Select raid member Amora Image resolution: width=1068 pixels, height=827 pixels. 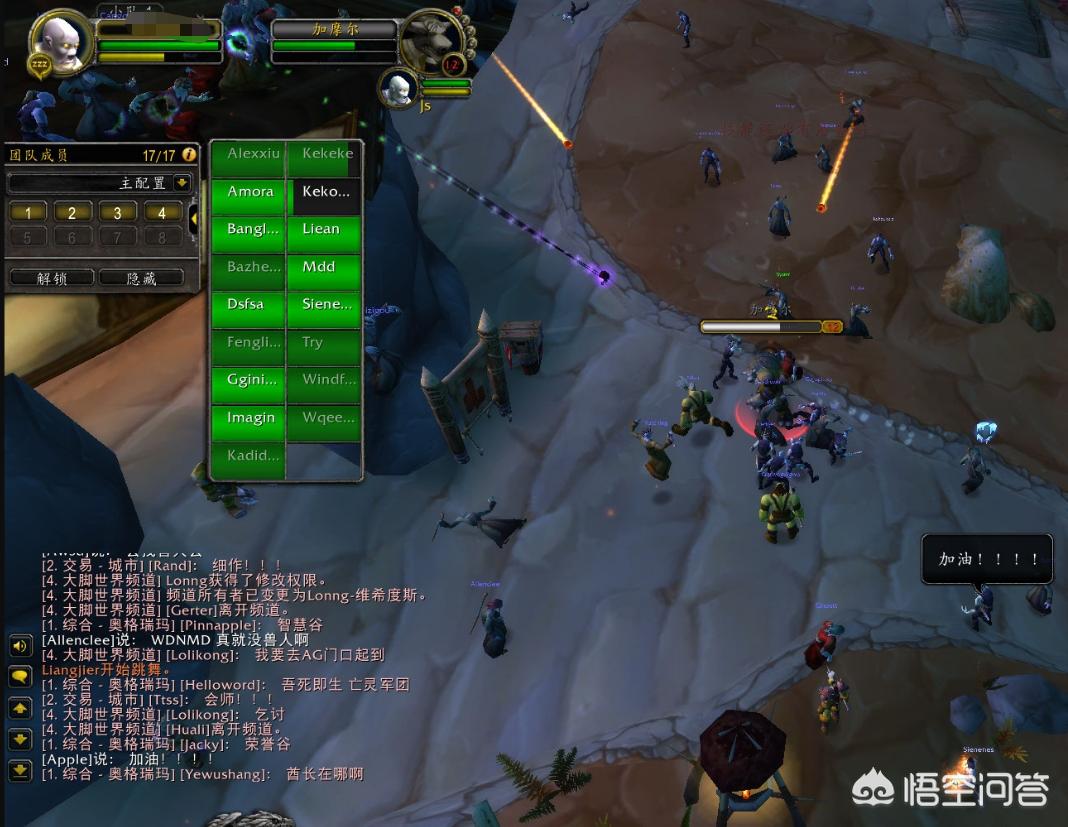click(x=249, y=192)
